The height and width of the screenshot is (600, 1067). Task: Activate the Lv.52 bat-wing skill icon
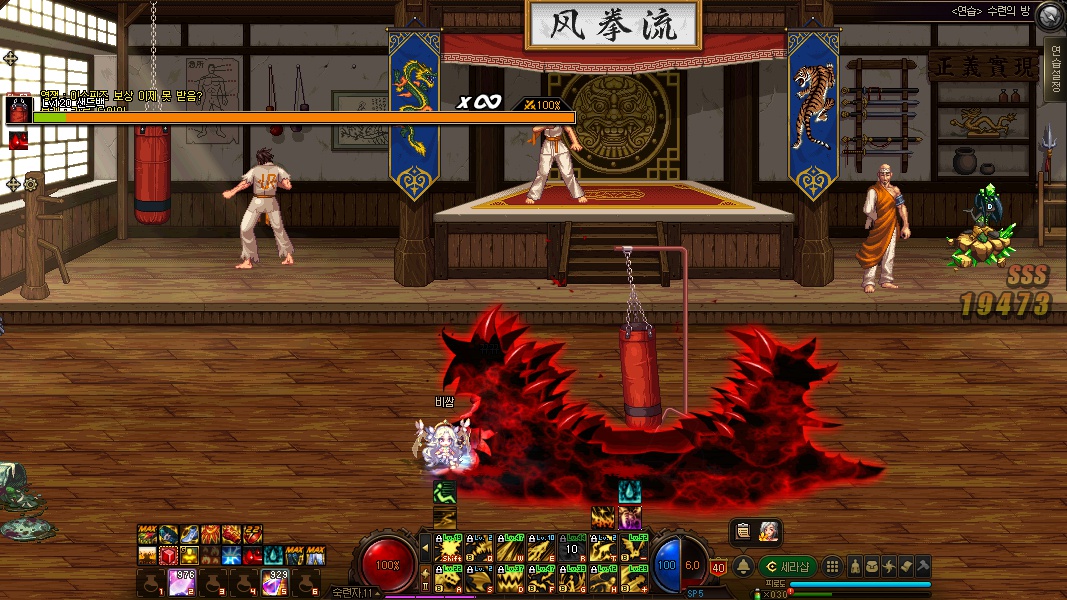tap(634, 549)
